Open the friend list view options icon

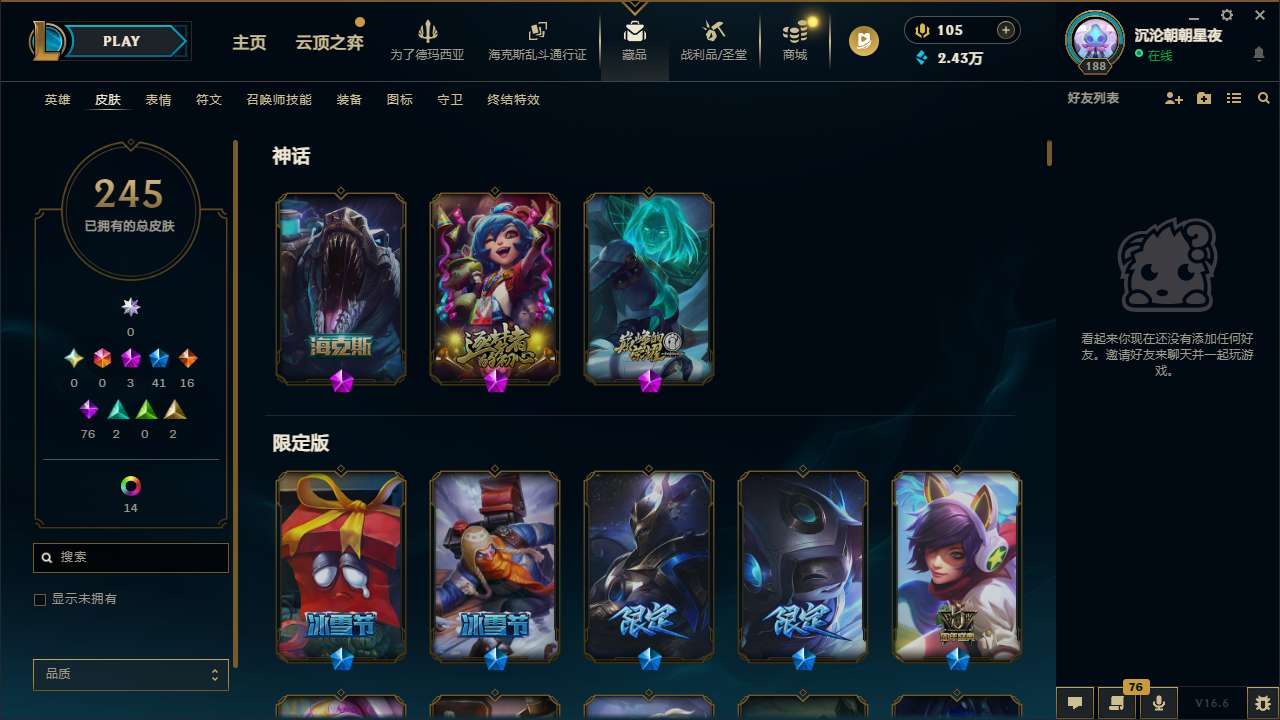[x=1233, y=98]
